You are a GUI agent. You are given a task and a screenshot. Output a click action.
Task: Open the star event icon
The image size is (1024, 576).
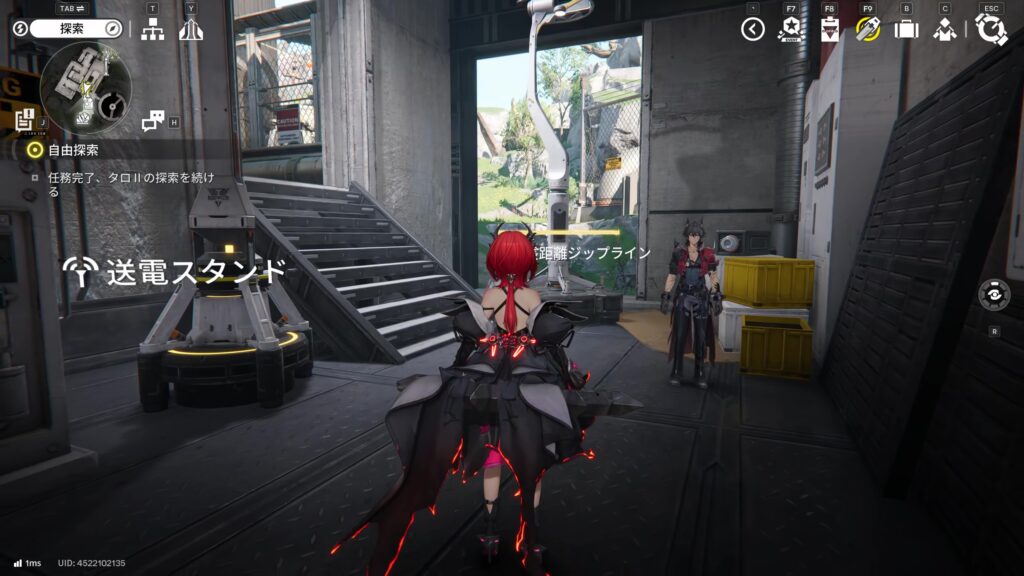(x=791, y=29)
